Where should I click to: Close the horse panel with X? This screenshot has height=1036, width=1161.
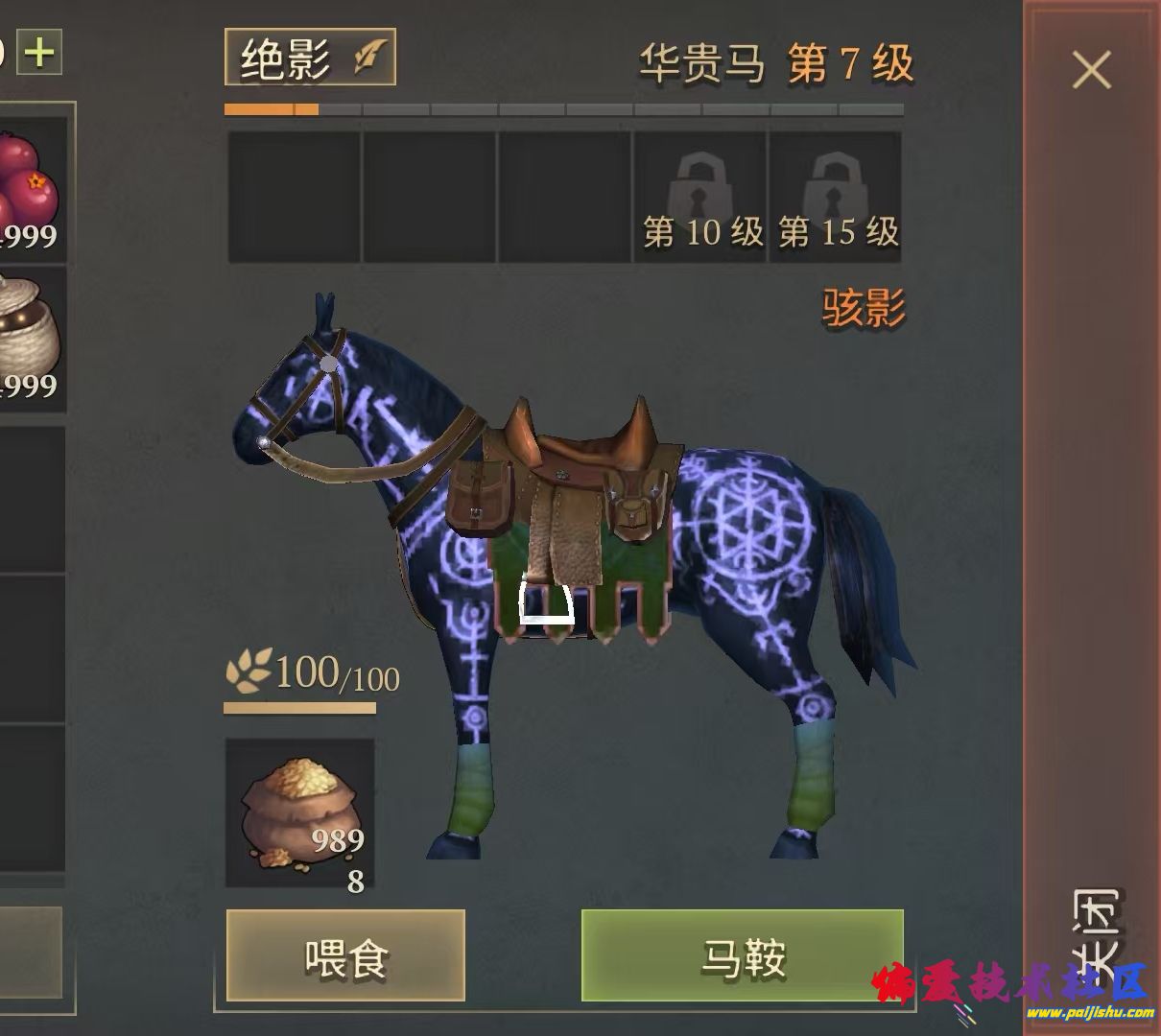[1091, 71]
